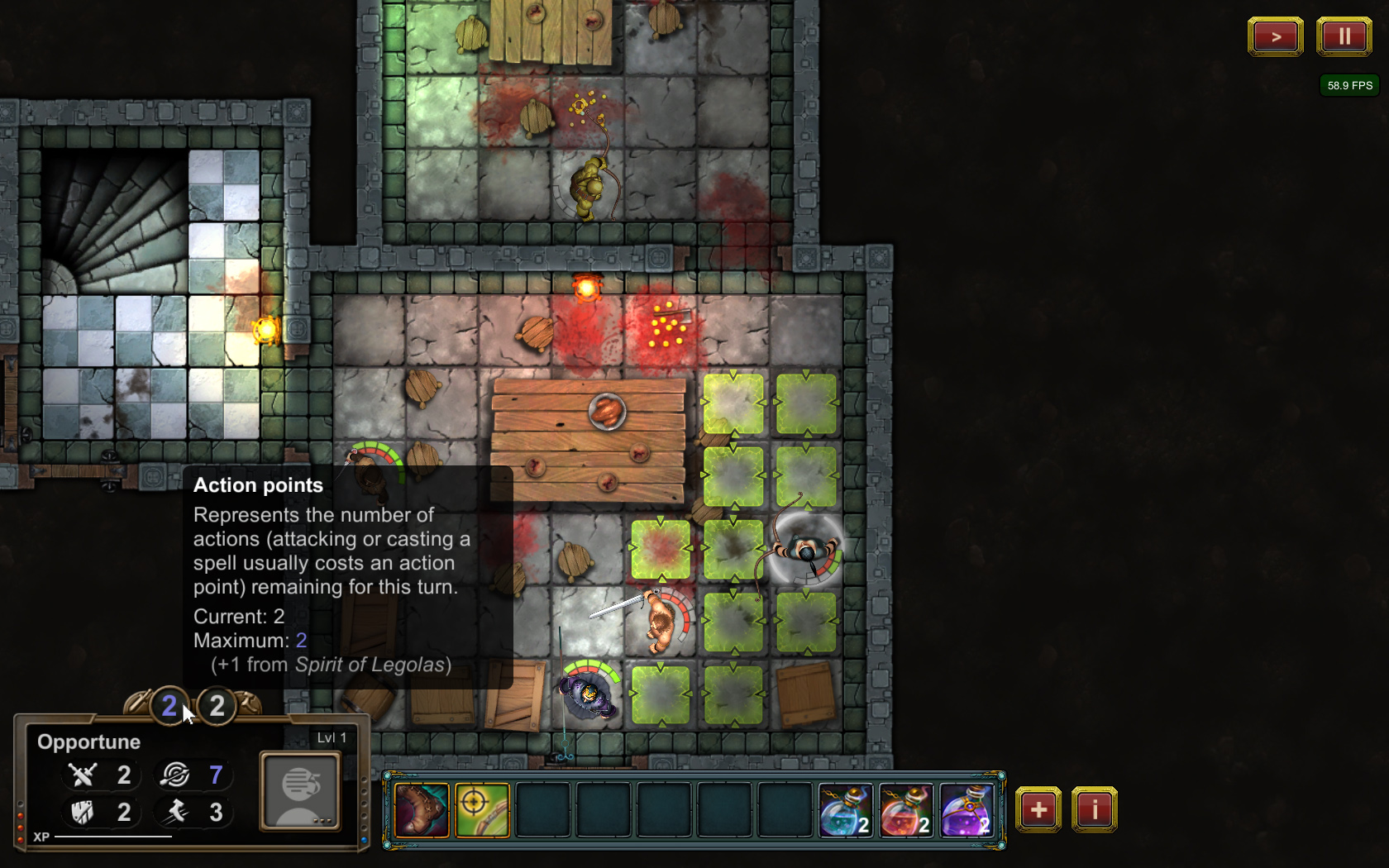Select the shield defense stat

click(x=83, y=812)
